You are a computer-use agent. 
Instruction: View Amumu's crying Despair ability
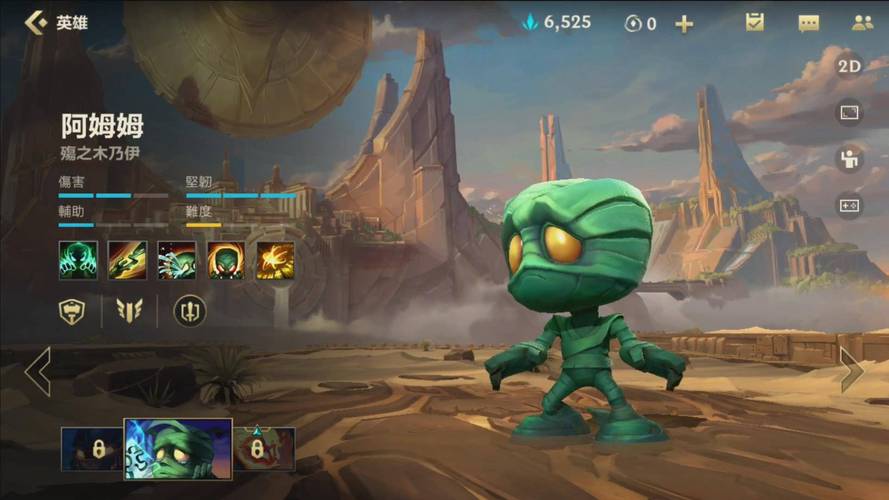[177, 260]
